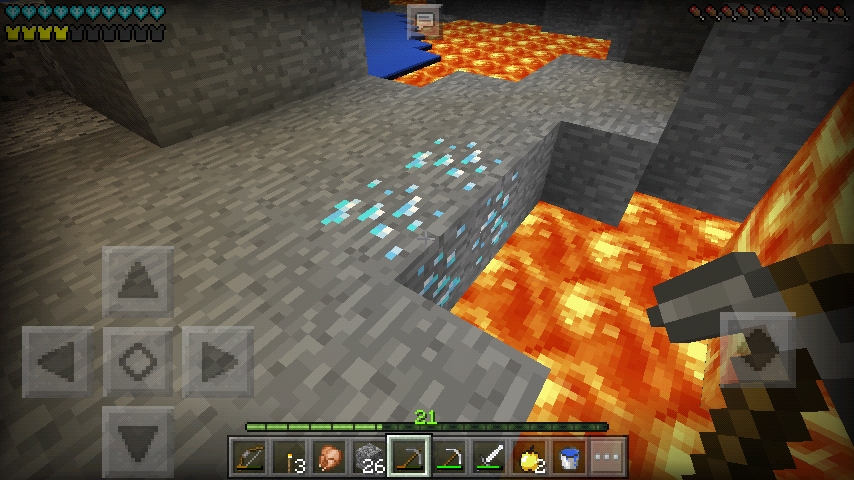
Task: Choose the cooked meat hotbar slot
Action: (x=328, y=458)
